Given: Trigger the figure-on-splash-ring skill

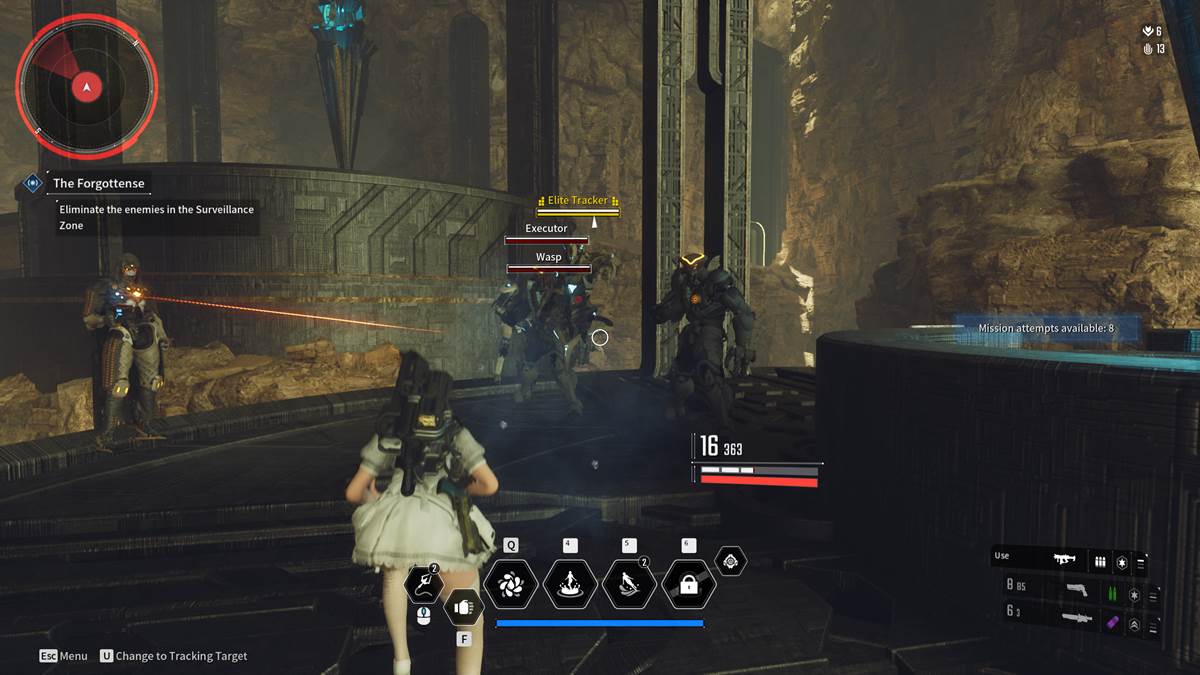Looking at the screenshot, I should tap(570, 584).
